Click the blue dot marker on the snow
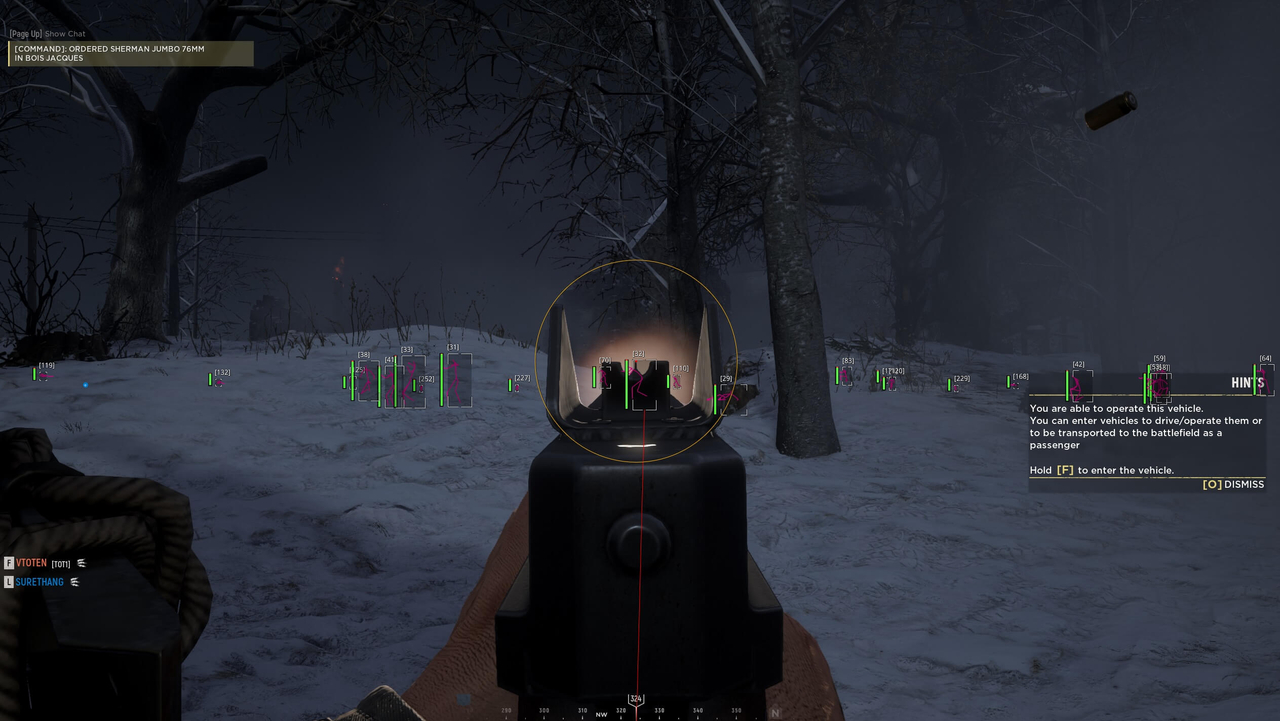 pos(84,384)
